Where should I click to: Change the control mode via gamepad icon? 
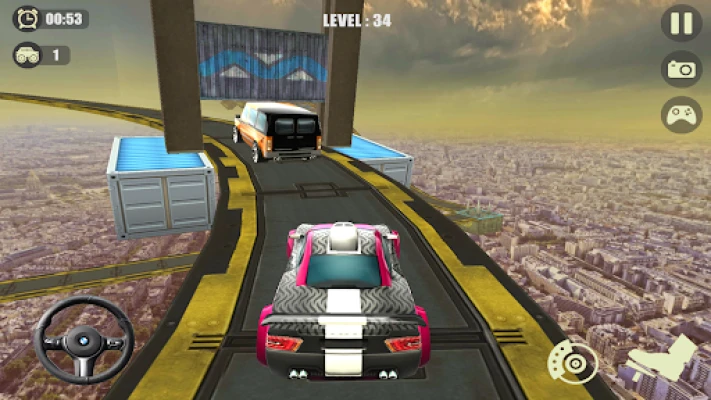[681, 114]
